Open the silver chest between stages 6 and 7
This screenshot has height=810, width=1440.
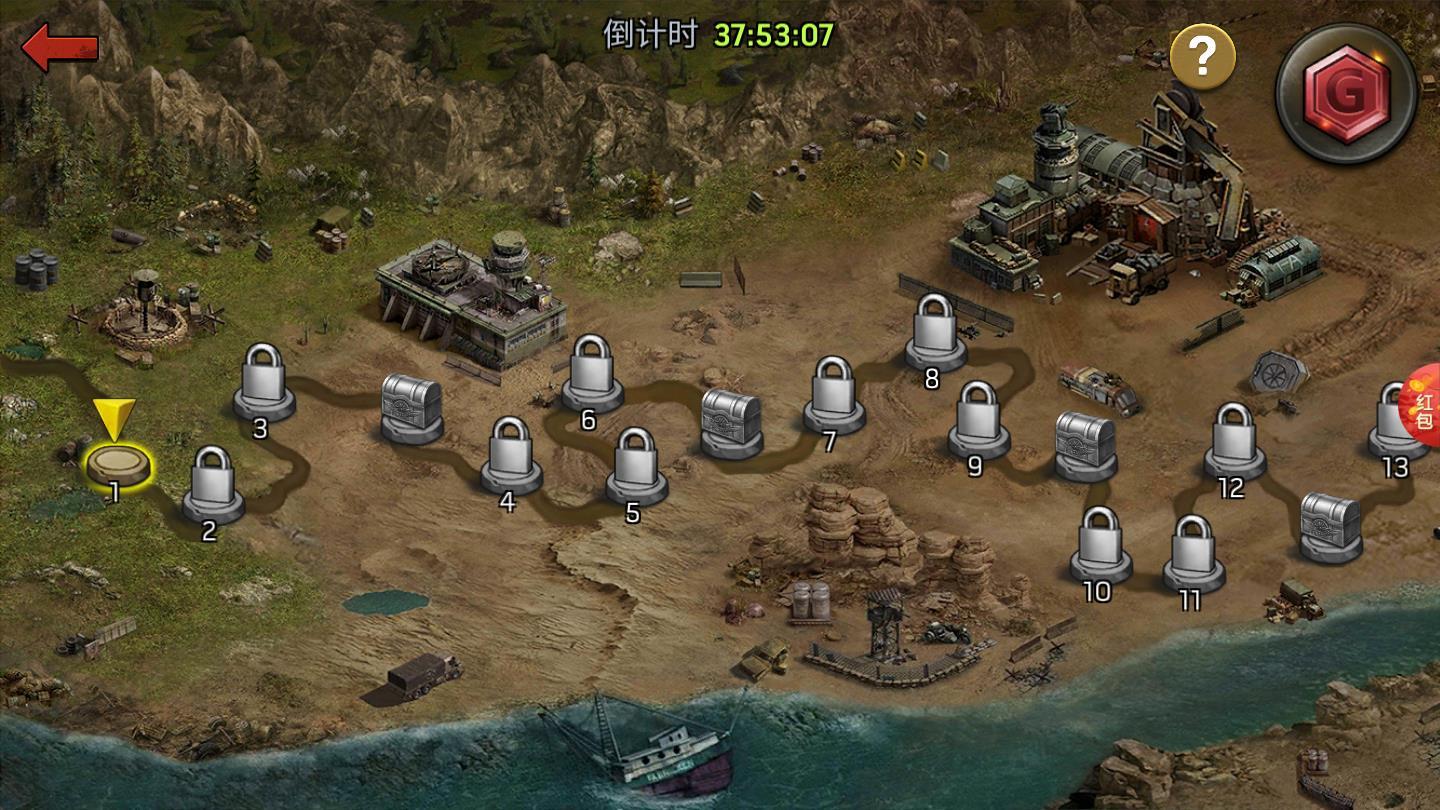click(x=731, y=422)
